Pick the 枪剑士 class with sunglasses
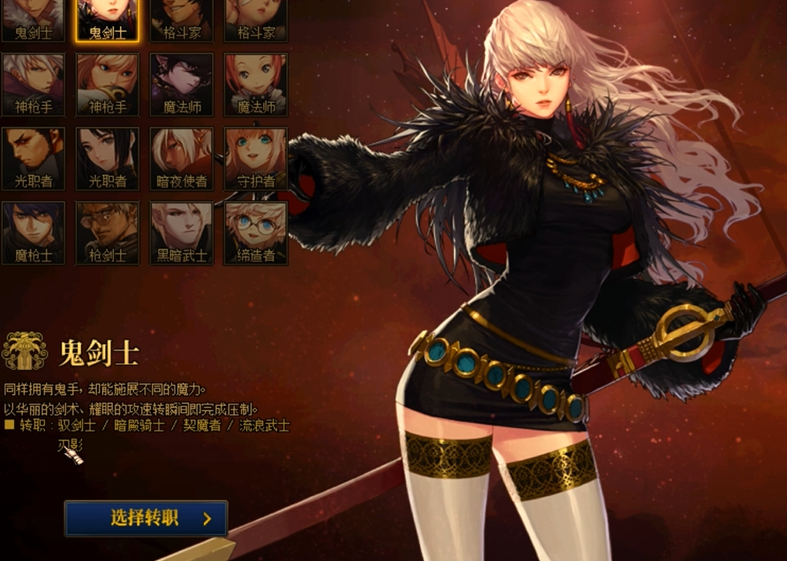The height and width of the screenshot is (561, 787). click(x=107, y=232)
